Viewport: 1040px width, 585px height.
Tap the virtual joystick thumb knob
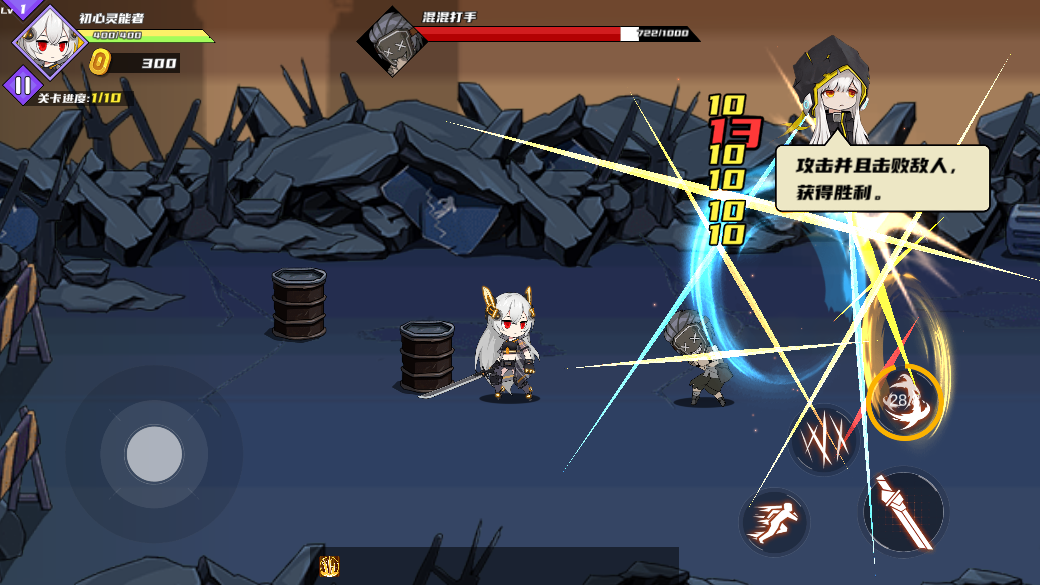(154, 453)
